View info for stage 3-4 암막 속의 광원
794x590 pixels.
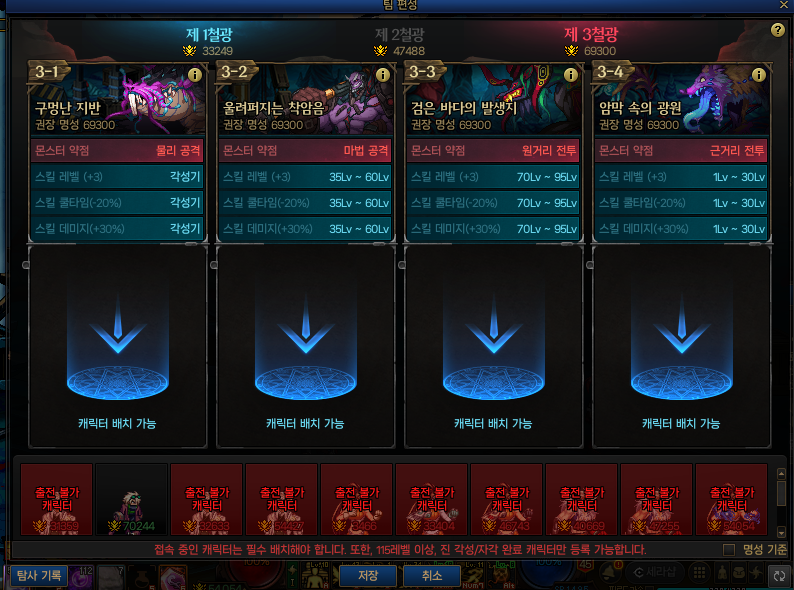[x=759, y=75]
